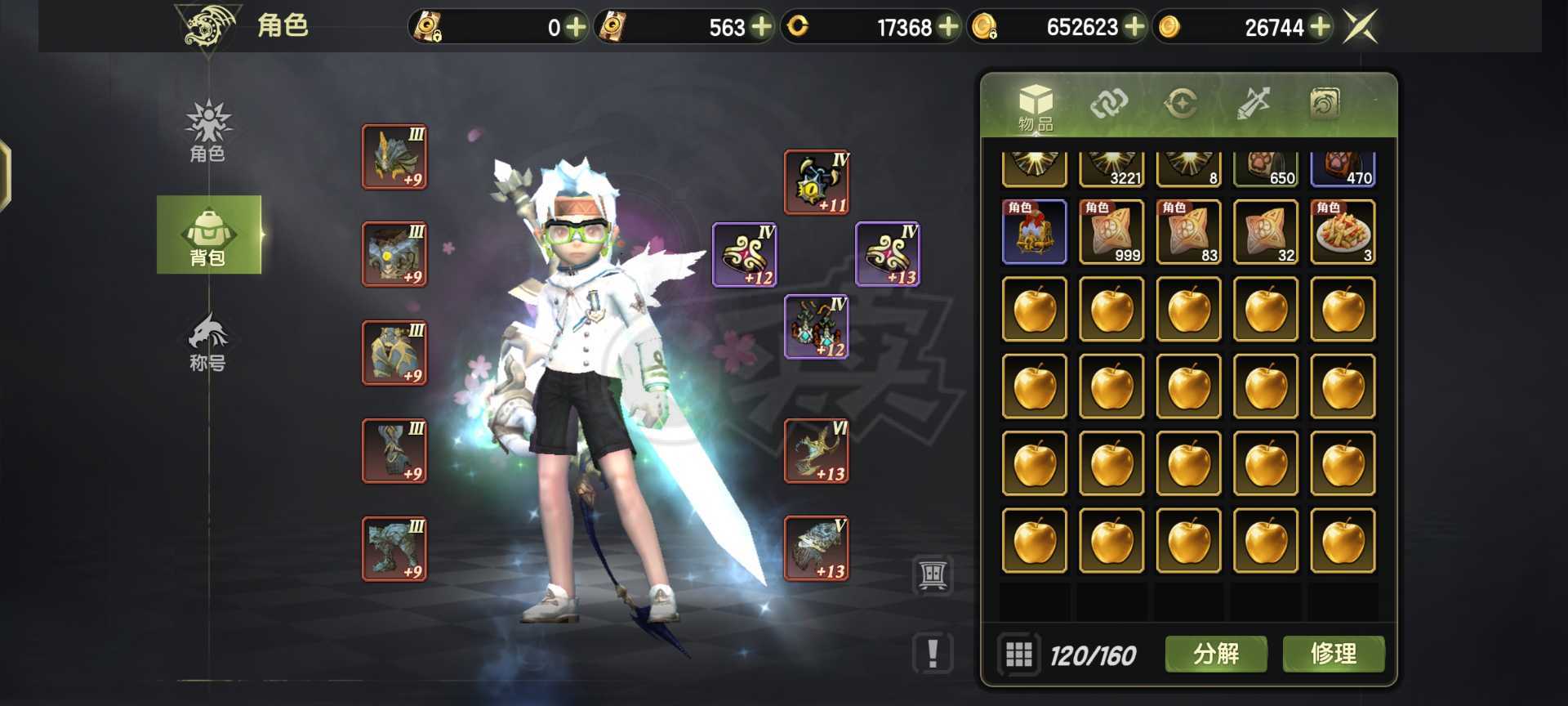The width and height of the screenshot is (1568, 706).
Task: Switch to the 称号 title tab
Action: click(208, 342)
